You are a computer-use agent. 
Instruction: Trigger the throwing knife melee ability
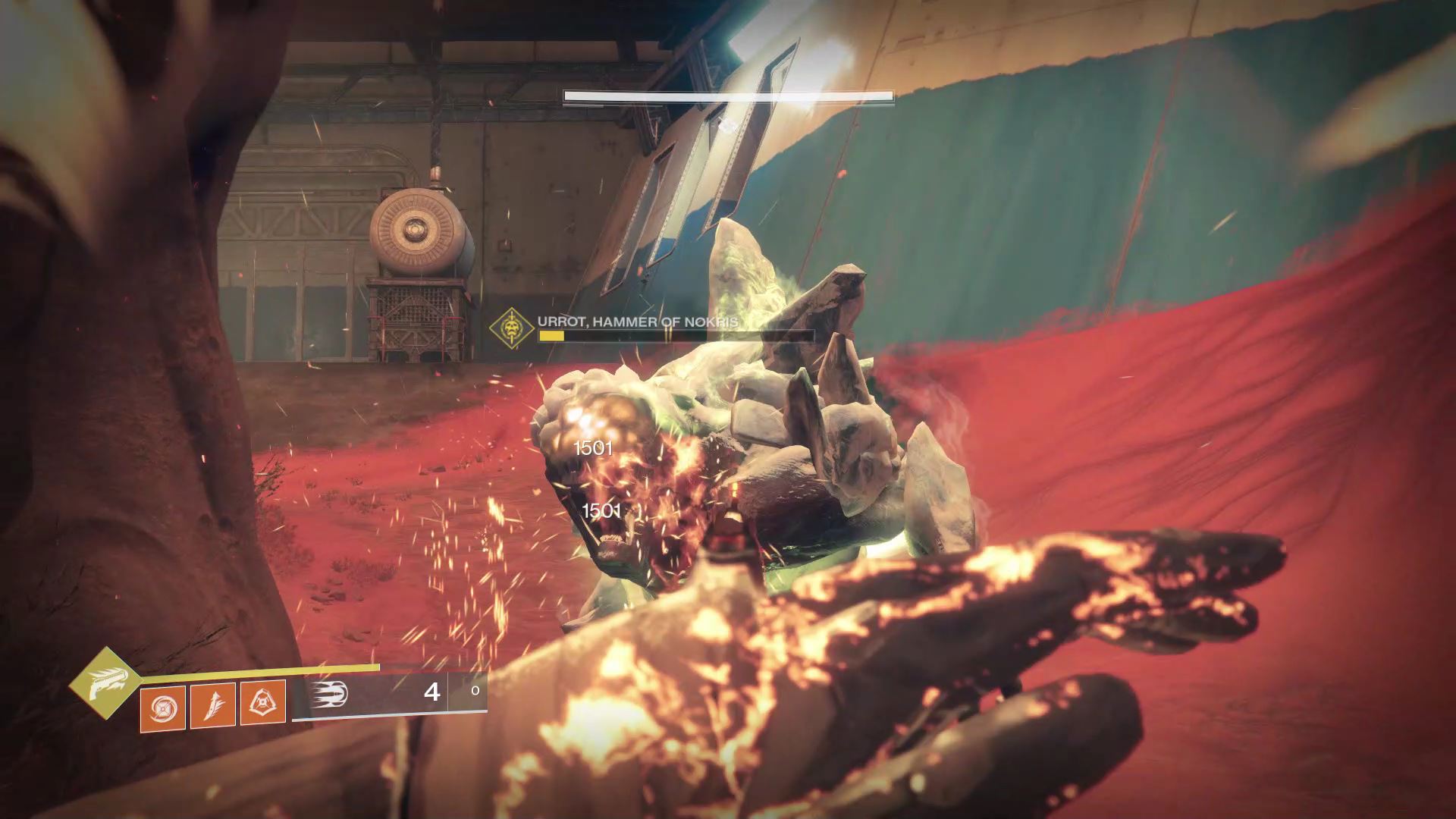212,705
